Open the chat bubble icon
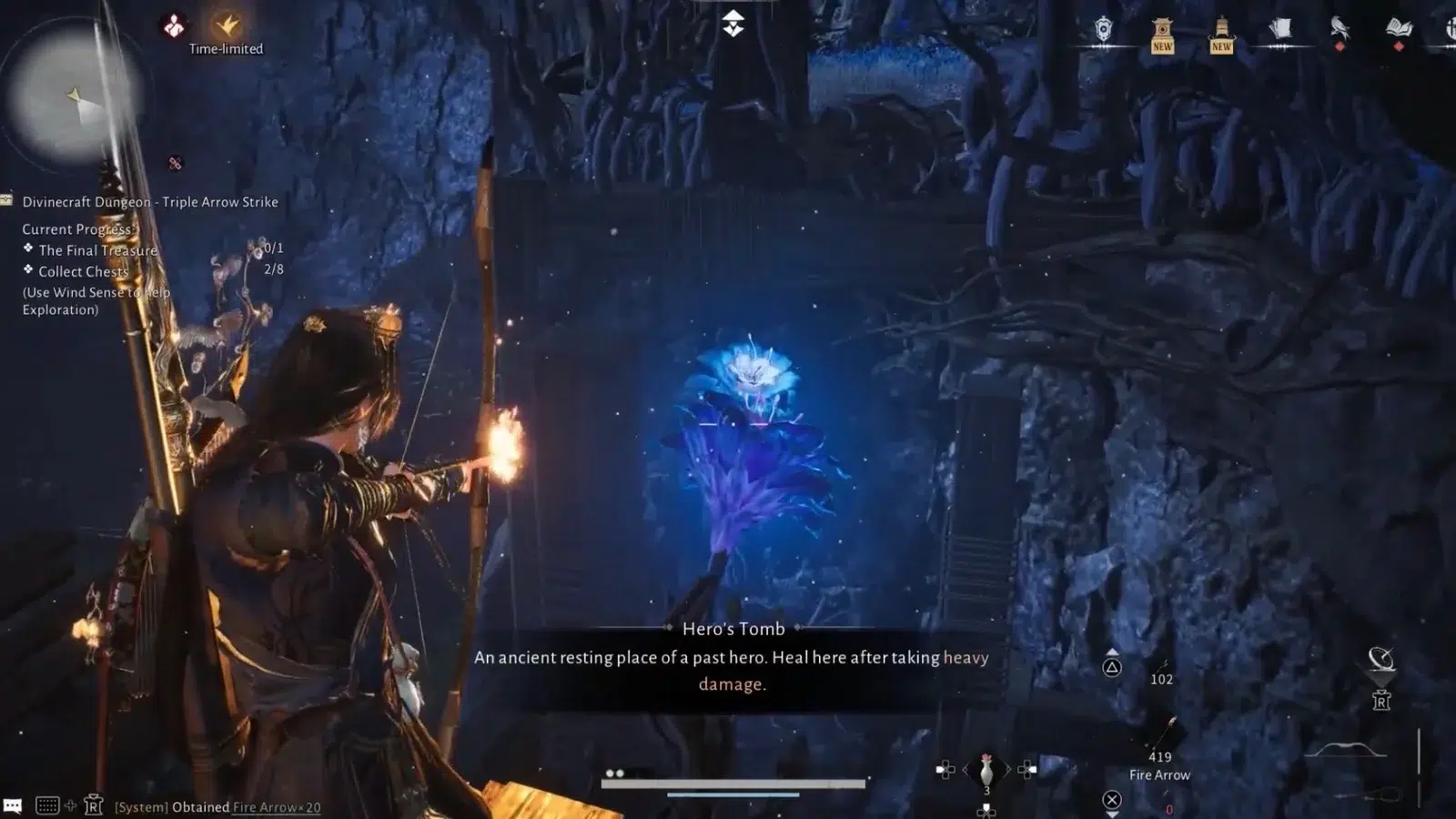Screen dimensions: 1456x819 pyautogui.click(x=13, y=805)
